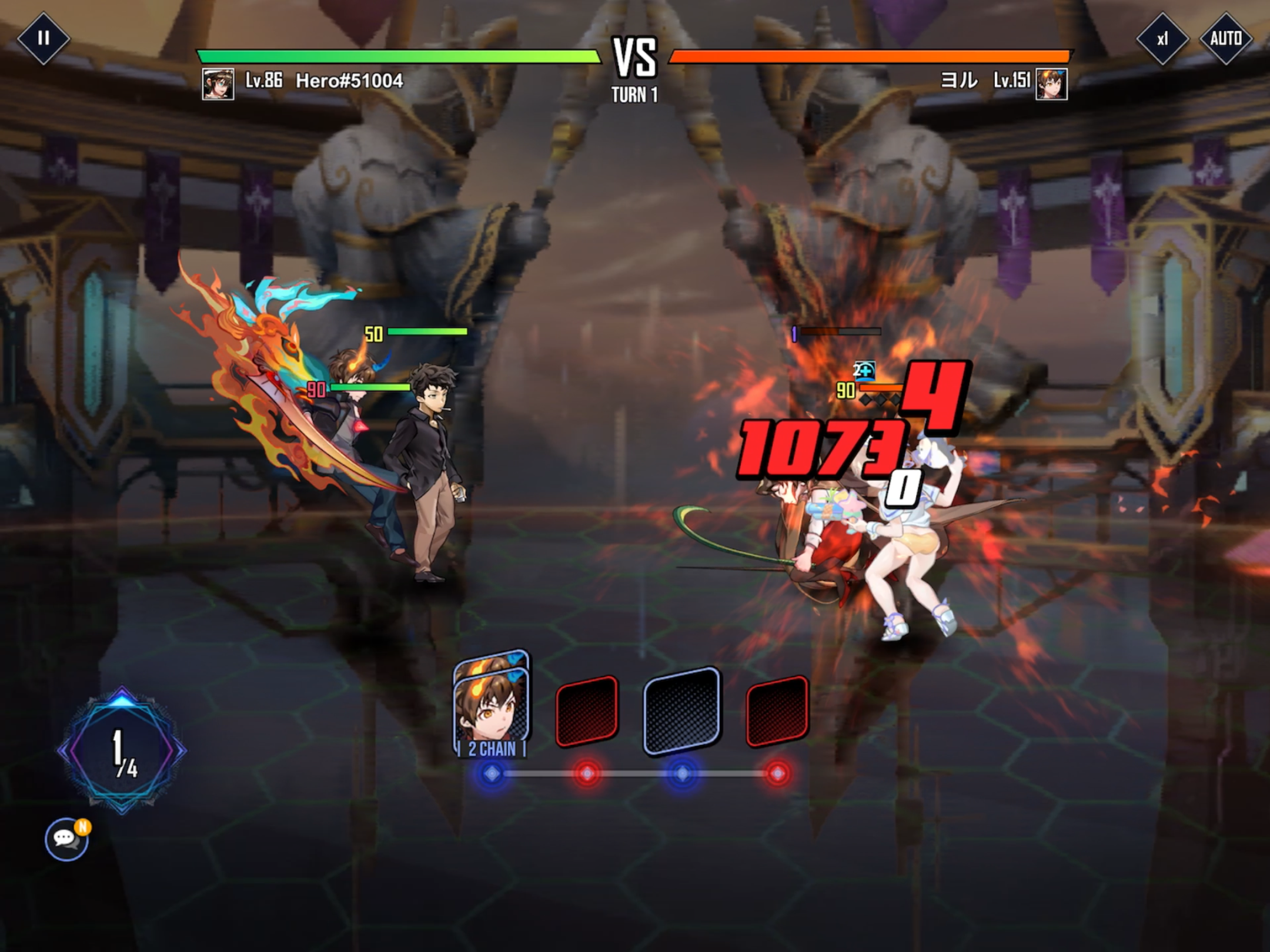
Task: Open the chat bubble icon
Action: [66, 839]
